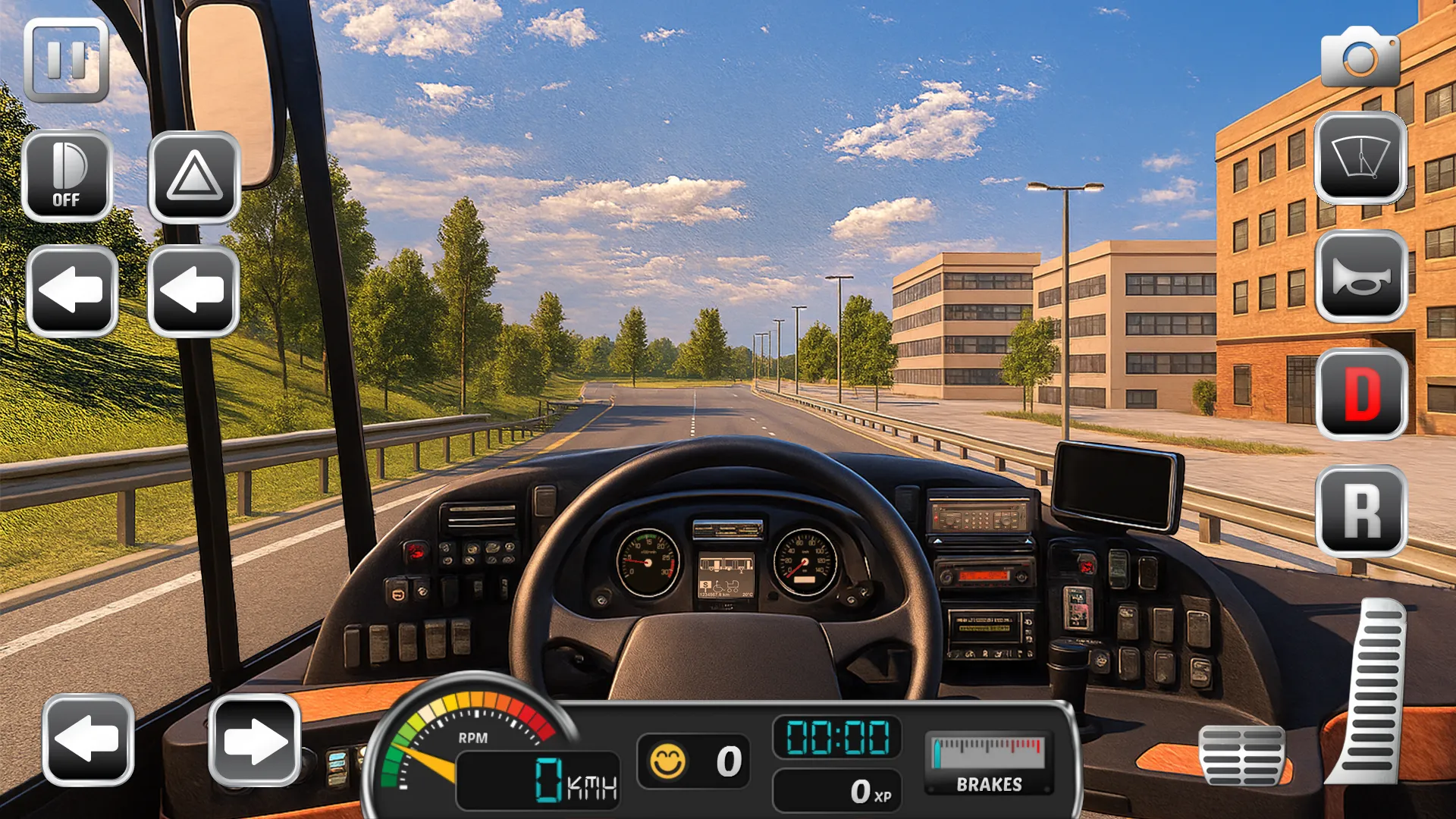
Task: Steer with the right arrow button
Action: pos(255,740)
